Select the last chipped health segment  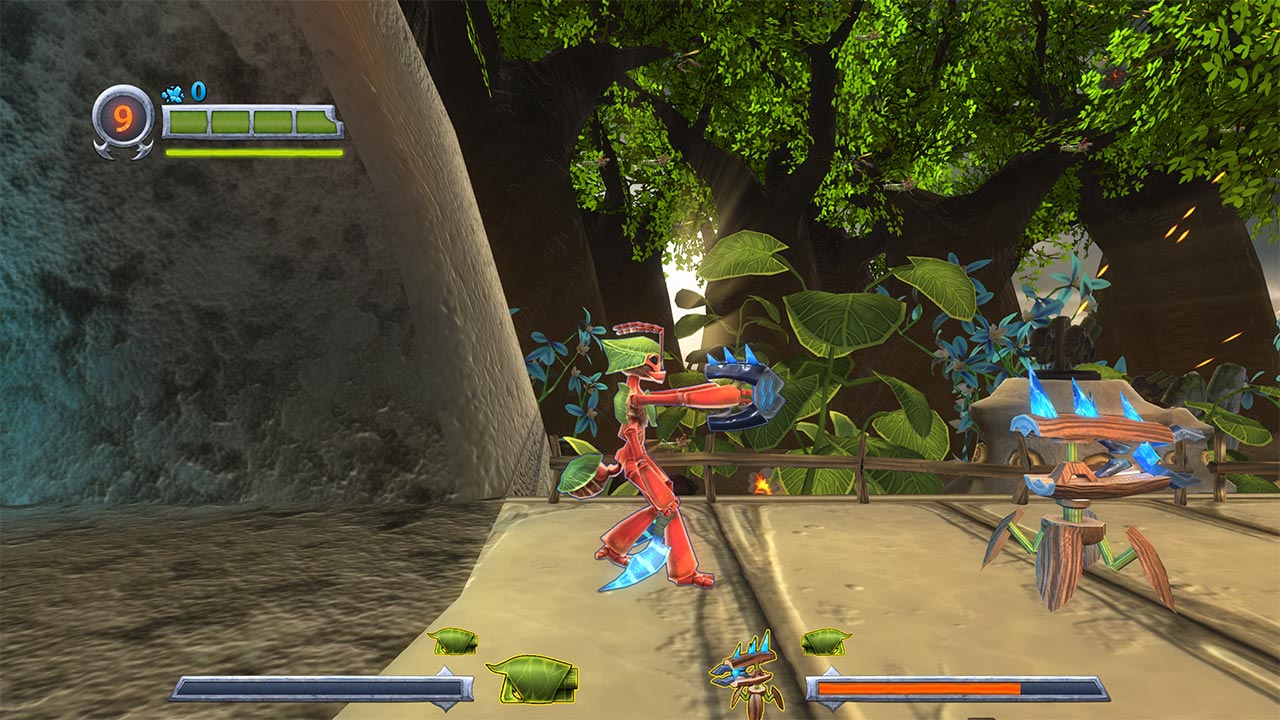[x=316, y=121]
